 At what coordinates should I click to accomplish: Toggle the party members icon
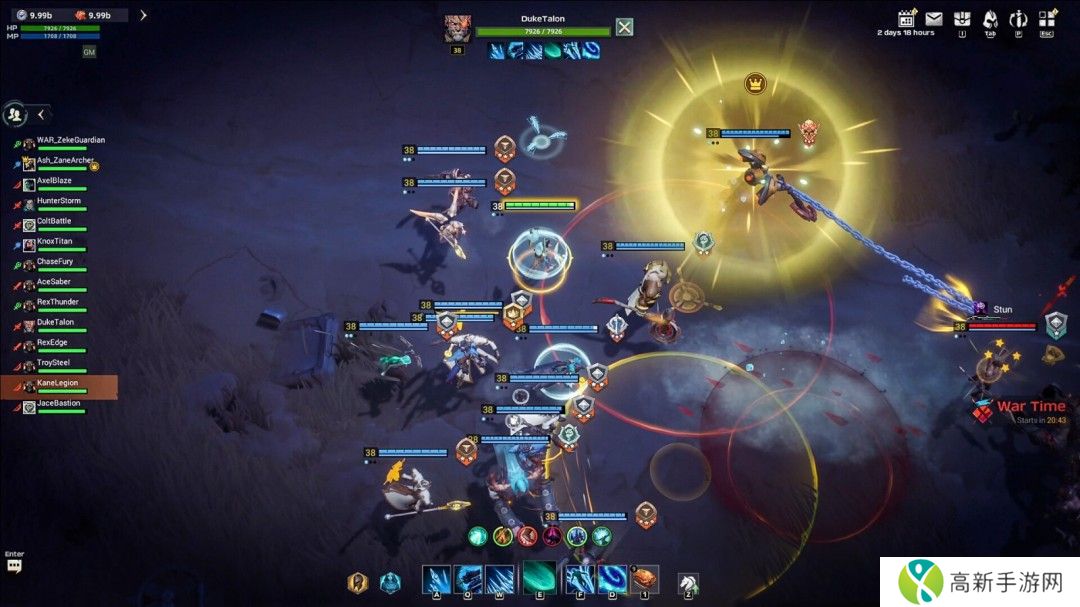pos(15,114)
